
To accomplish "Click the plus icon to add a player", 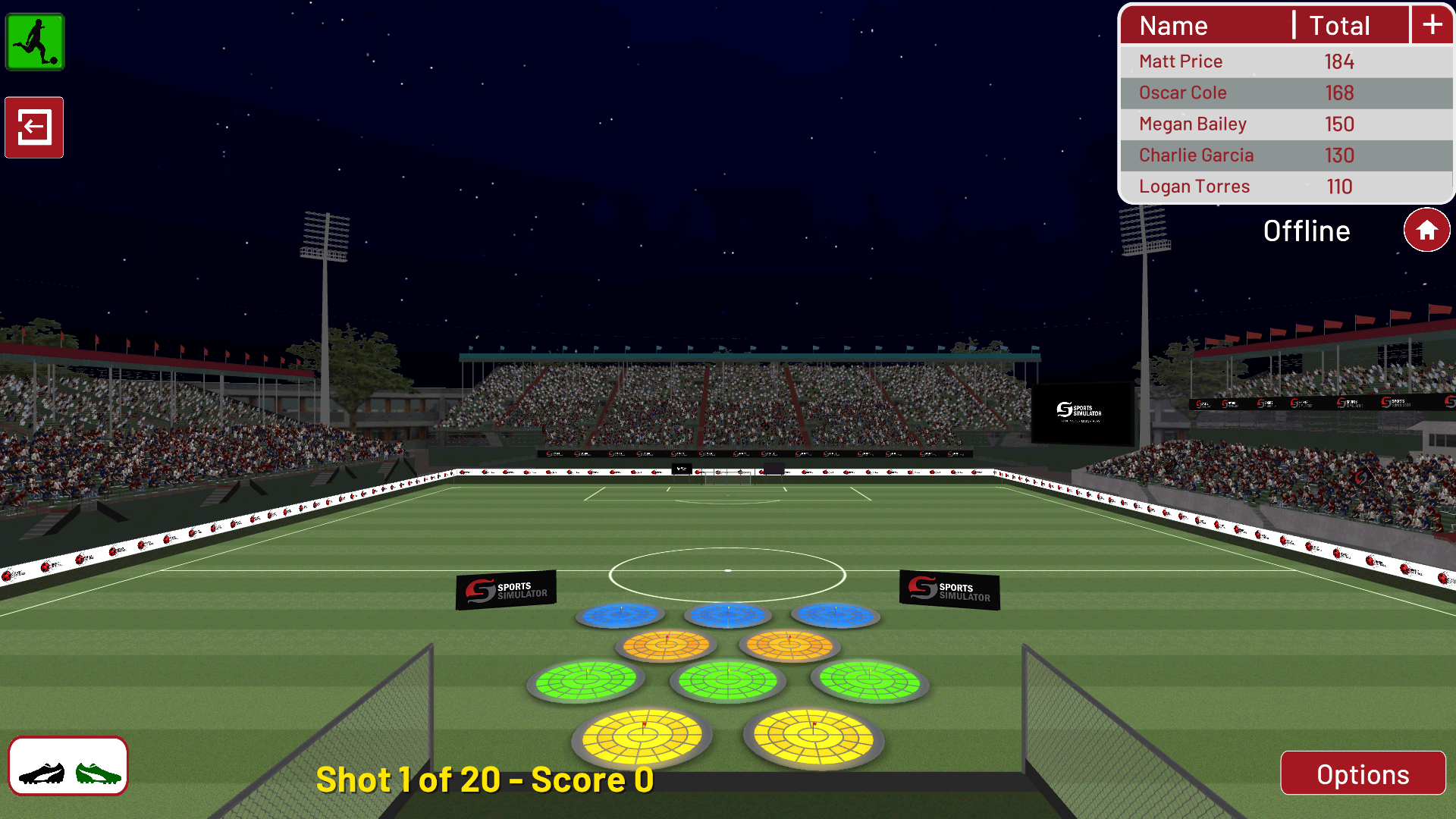I will (x=1432, y=24).
